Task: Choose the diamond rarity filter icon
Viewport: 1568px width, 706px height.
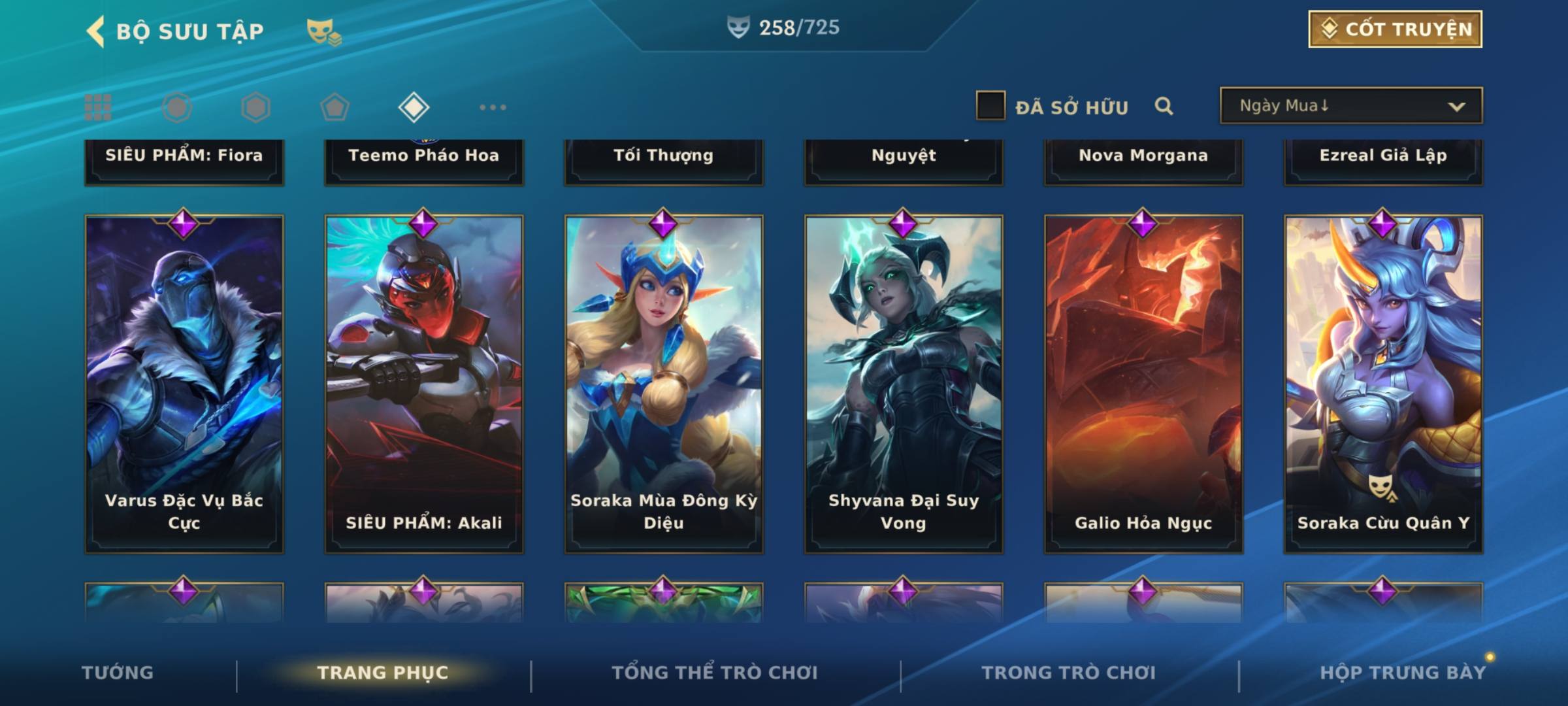Action: pos(414,107)
